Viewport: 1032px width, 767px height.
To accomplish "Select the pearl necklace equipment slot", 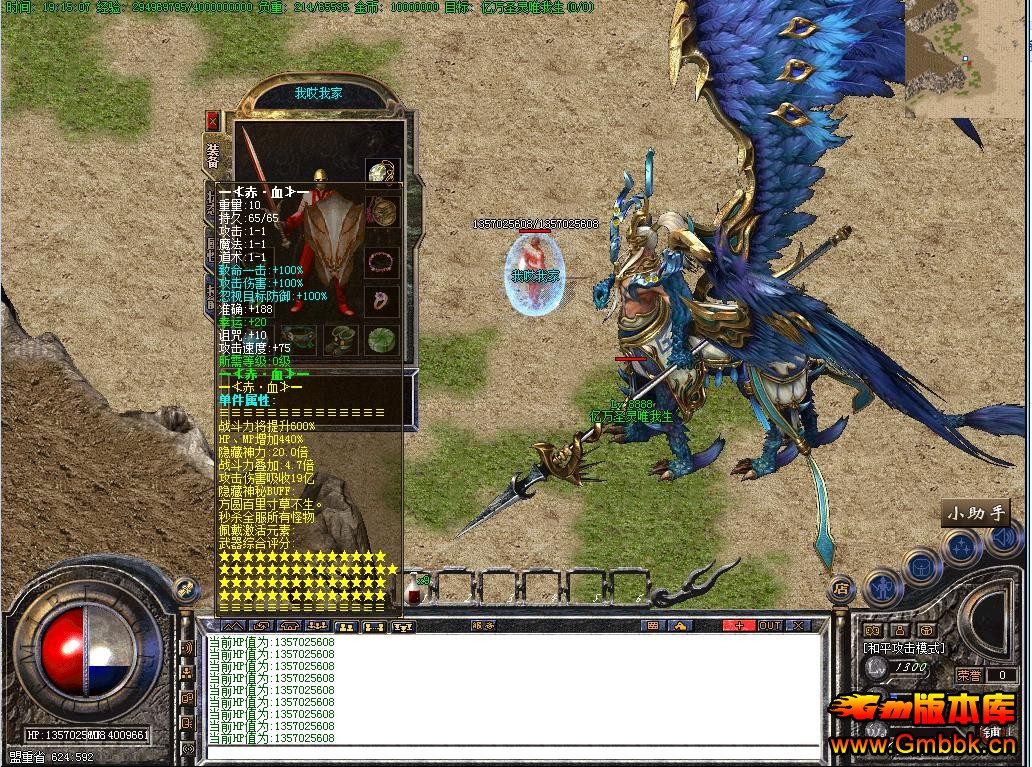I will pyautogui.click(x=380, y=173).
